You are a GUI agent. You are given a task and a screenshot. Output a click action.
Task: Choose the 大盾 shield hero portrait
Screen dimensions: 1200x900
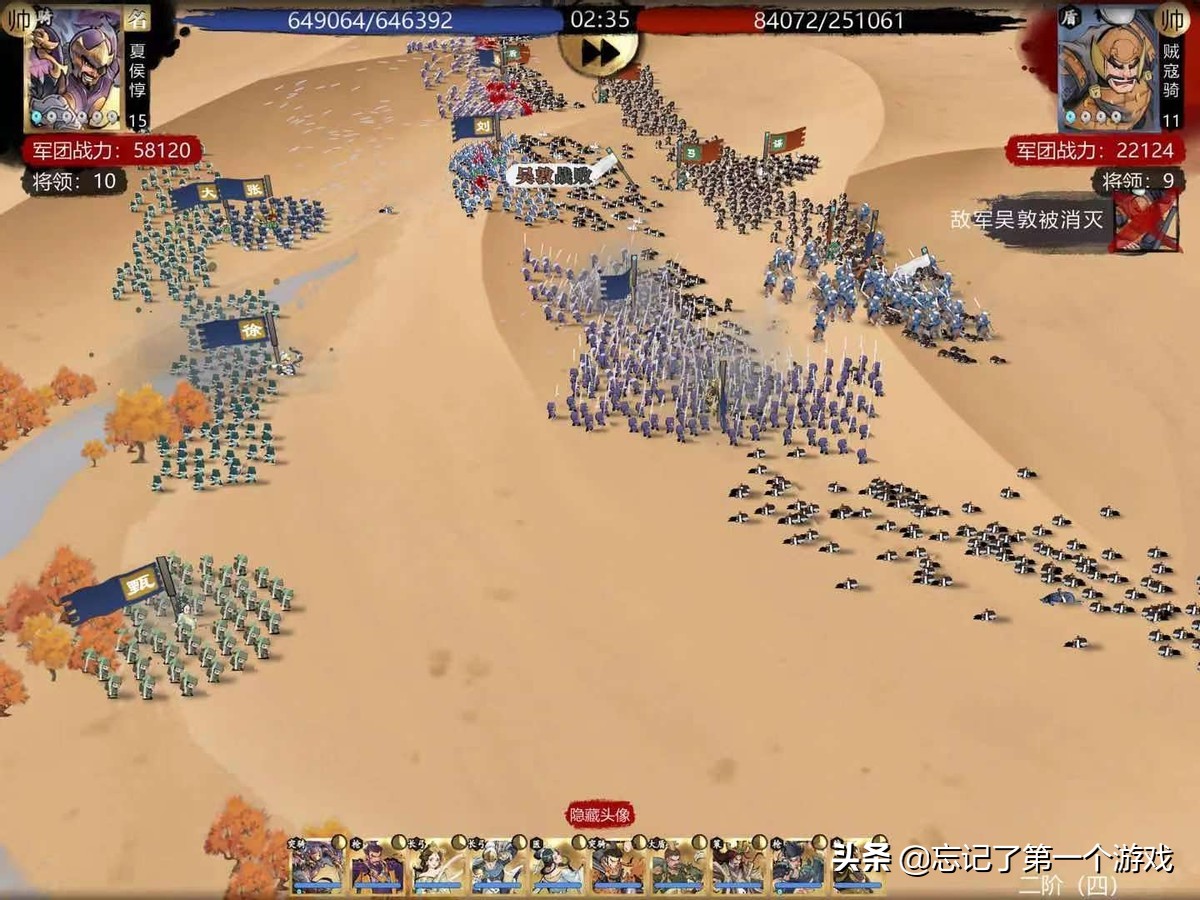(679, 866)
